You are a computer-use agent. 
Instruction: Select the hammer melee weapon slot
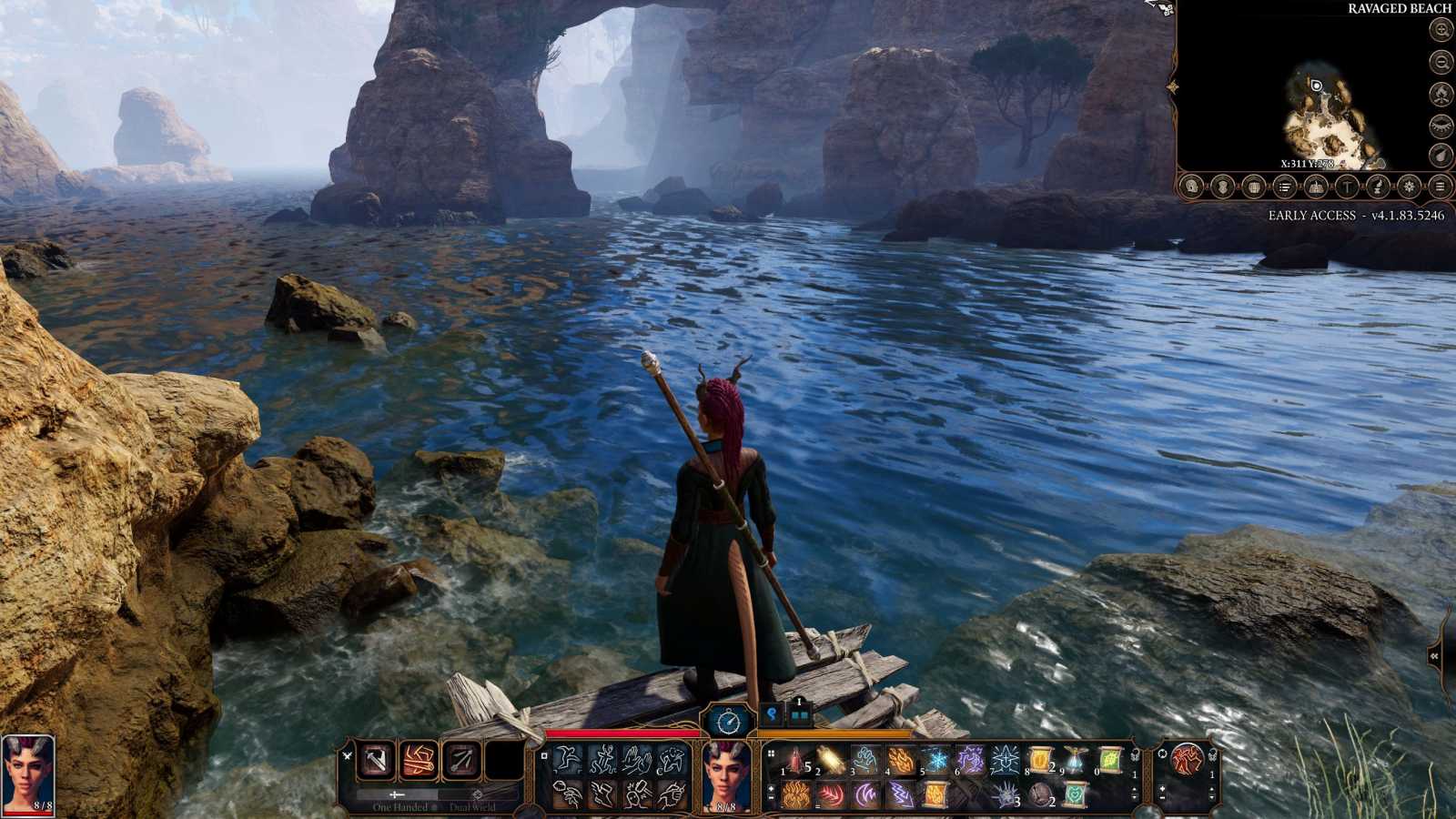click(376, 760)
